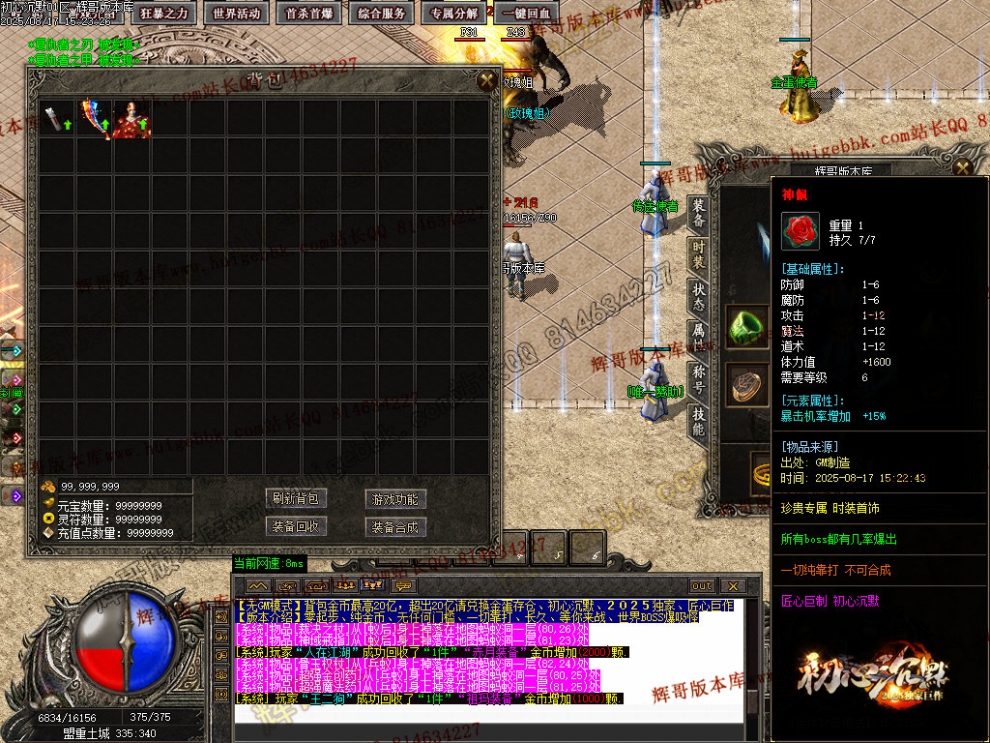Close the backpack window

coord(487,80)
